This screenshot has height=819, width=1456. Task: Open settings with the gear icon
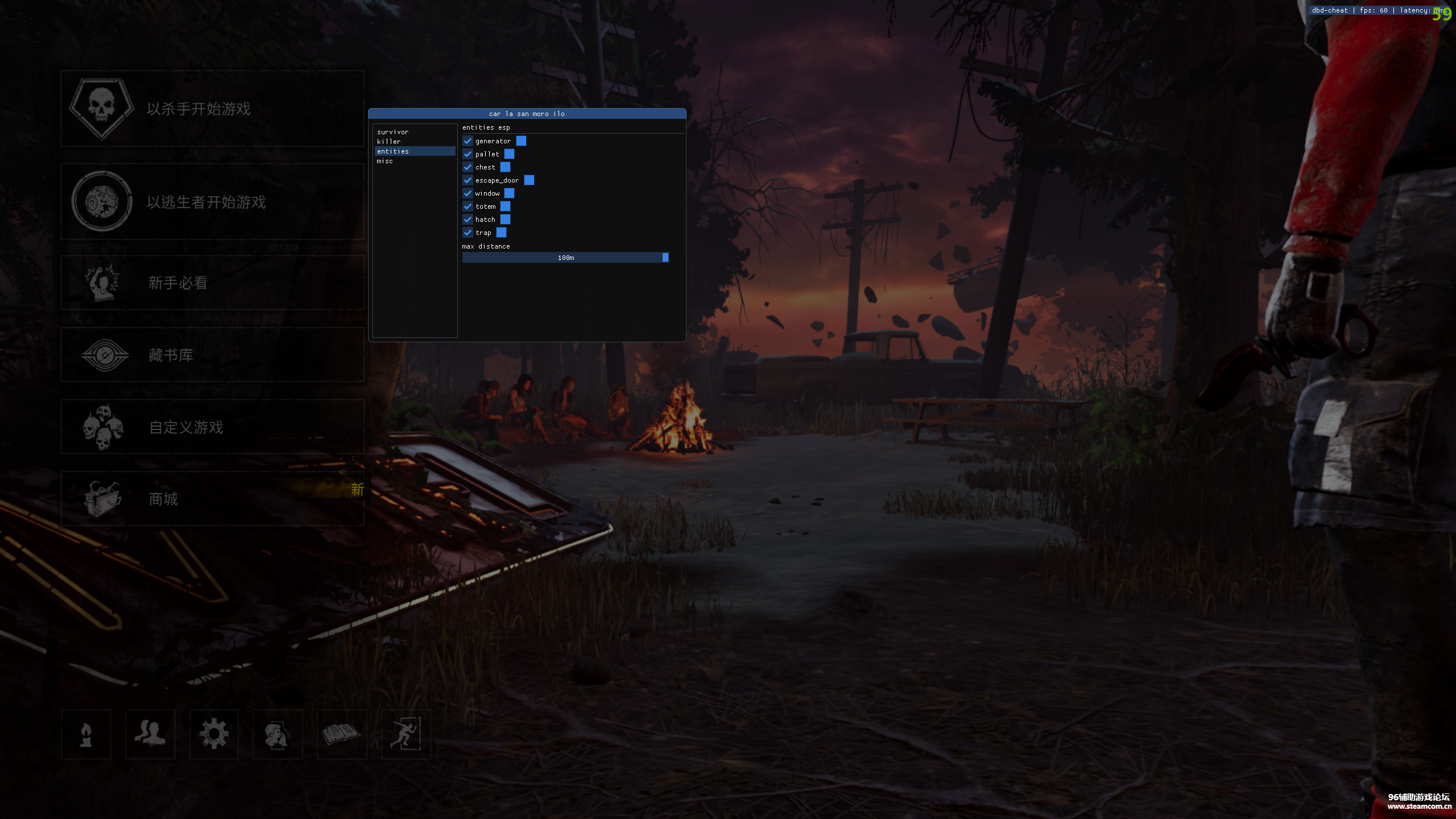[214, 734]
